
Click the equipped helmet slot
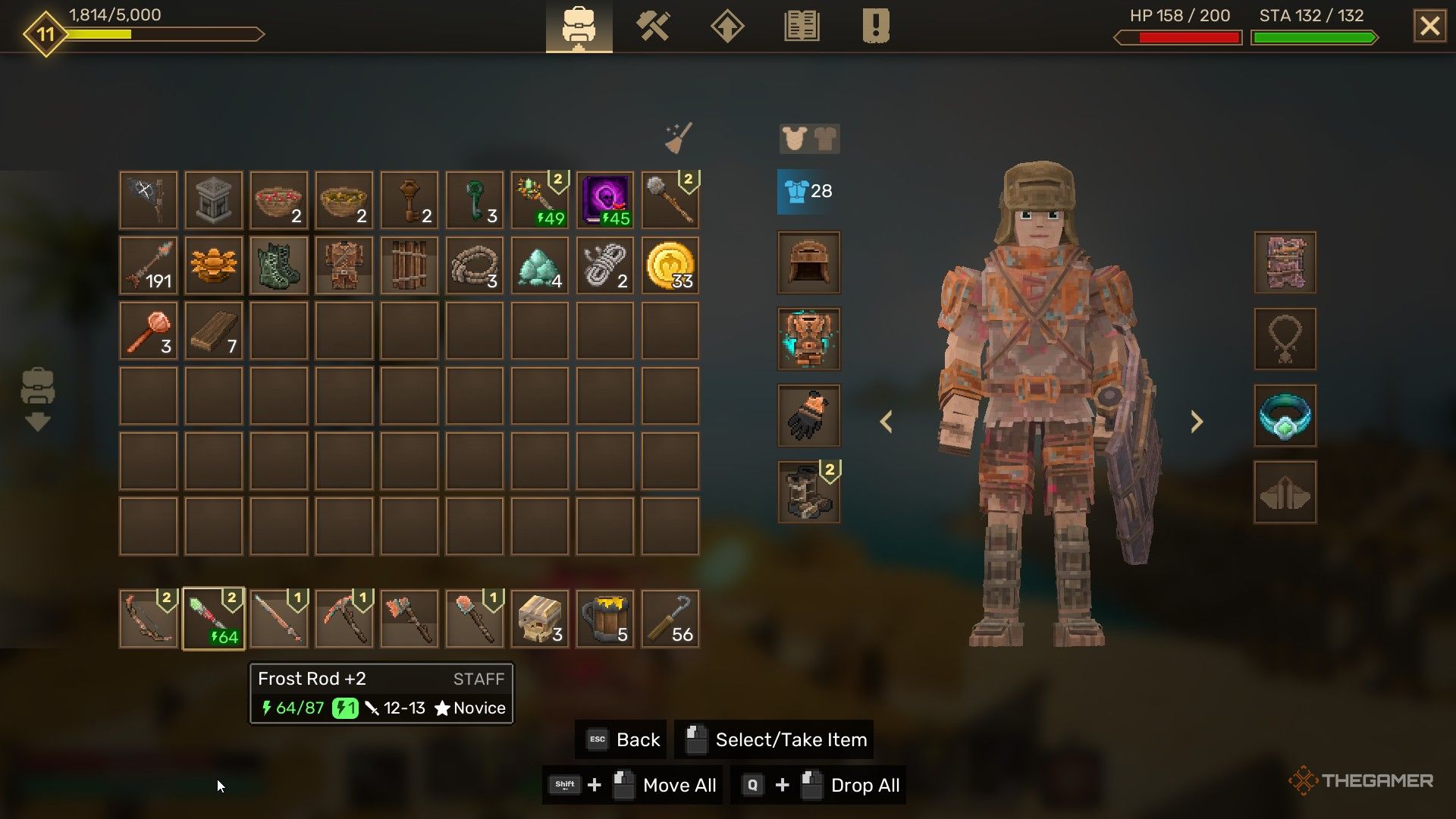(808, 262)
